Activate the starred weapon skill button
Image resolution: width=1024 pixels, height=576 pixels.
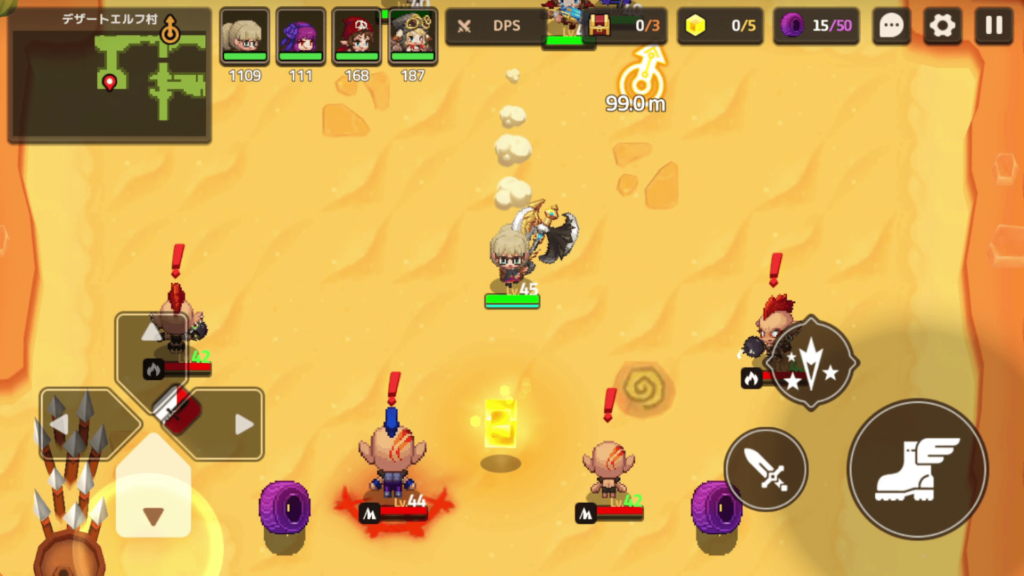(x=813, y=364)
